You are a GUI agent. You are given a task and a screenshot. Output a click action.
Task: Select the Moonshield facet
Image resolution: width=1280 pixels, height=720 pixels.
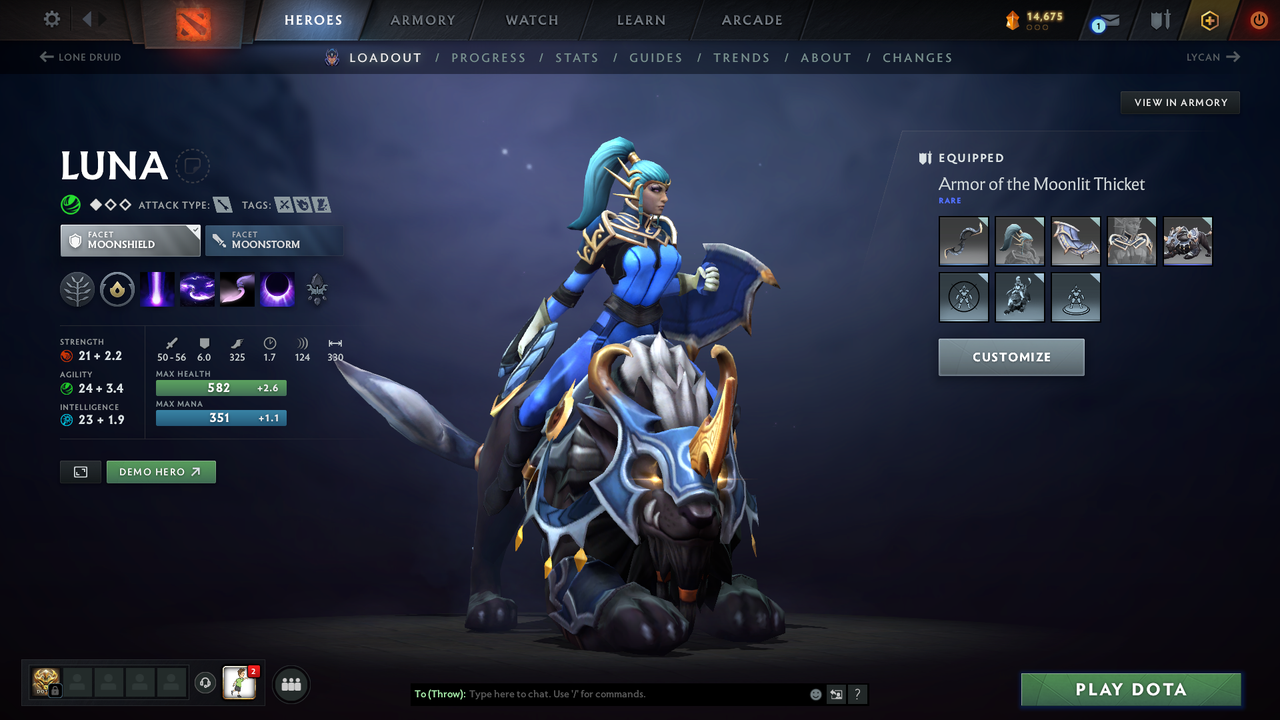click(x=129, y=240)
